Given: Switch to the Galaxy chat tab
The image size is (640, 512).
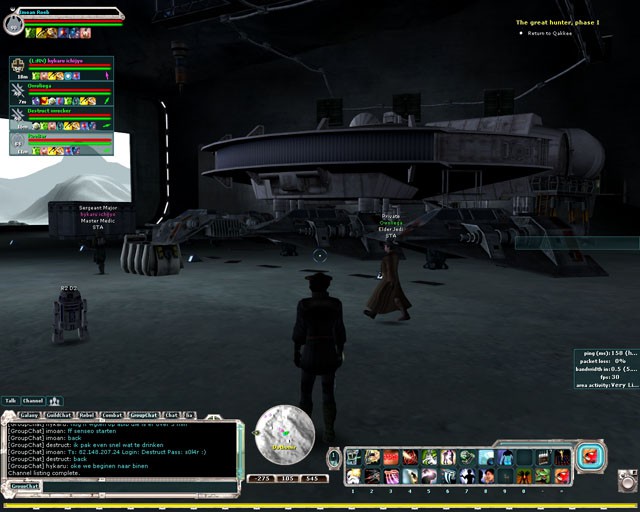Looking at the screenshot, I should point(29,414).
